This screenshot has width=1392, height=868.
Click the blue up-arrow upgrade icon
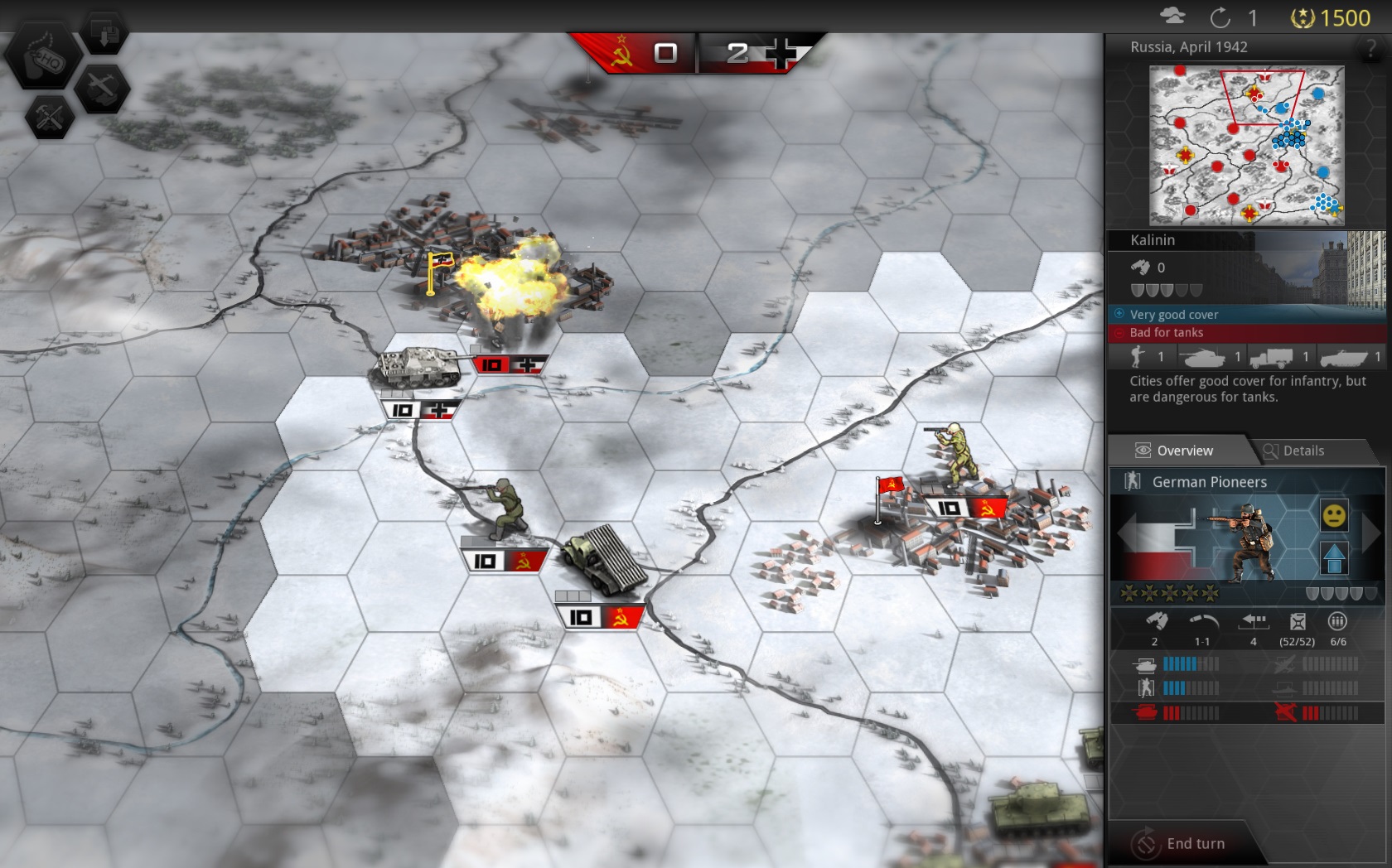(x=1333, y=559)
